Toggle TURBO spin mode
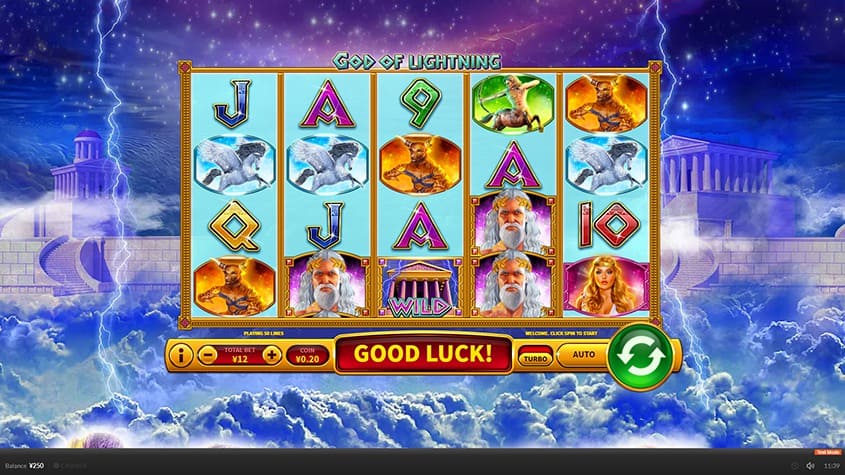 coord(535,356)
